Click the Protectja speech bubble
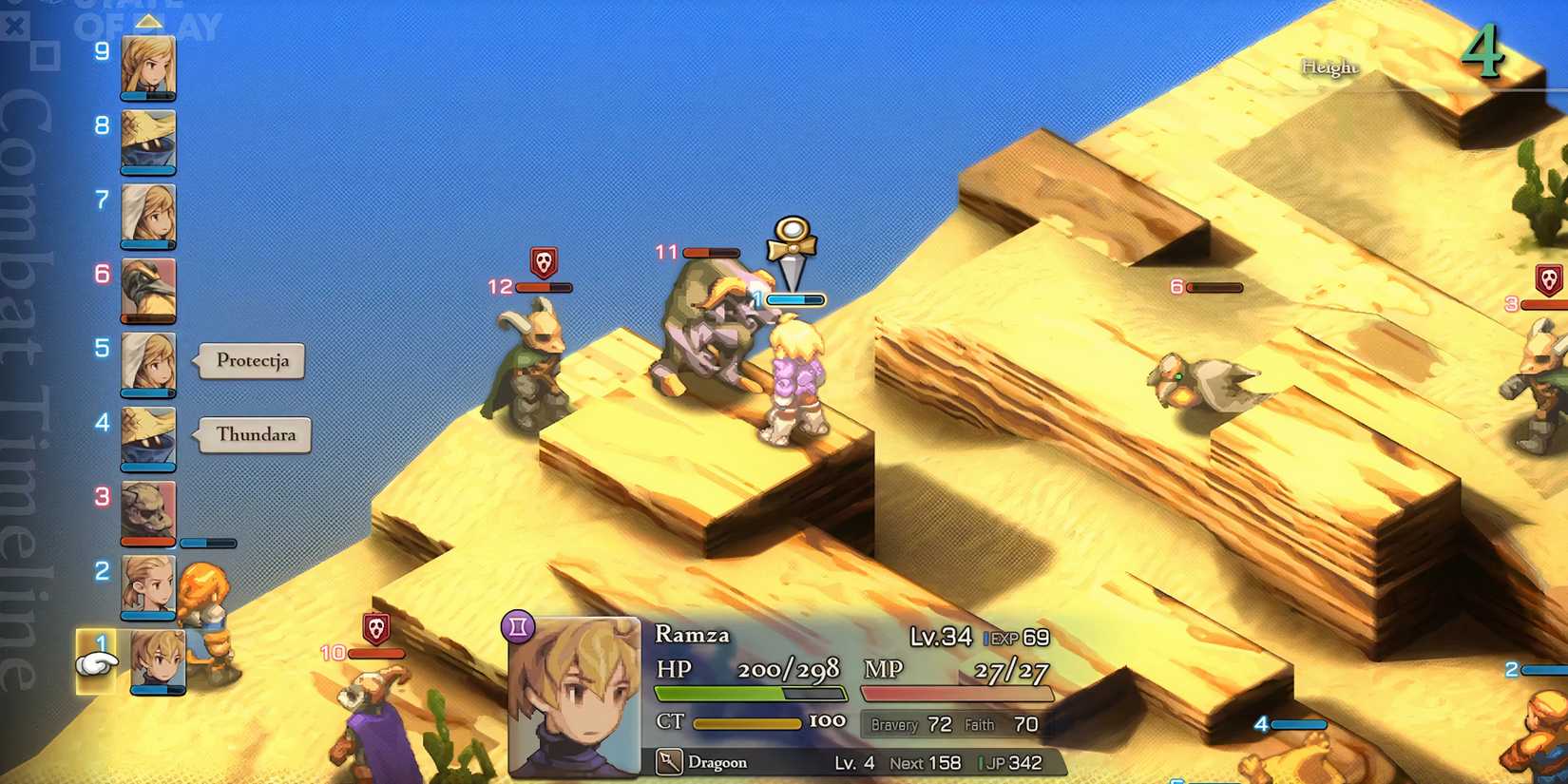The image size is (1568, 784). [x=251, y=361]
